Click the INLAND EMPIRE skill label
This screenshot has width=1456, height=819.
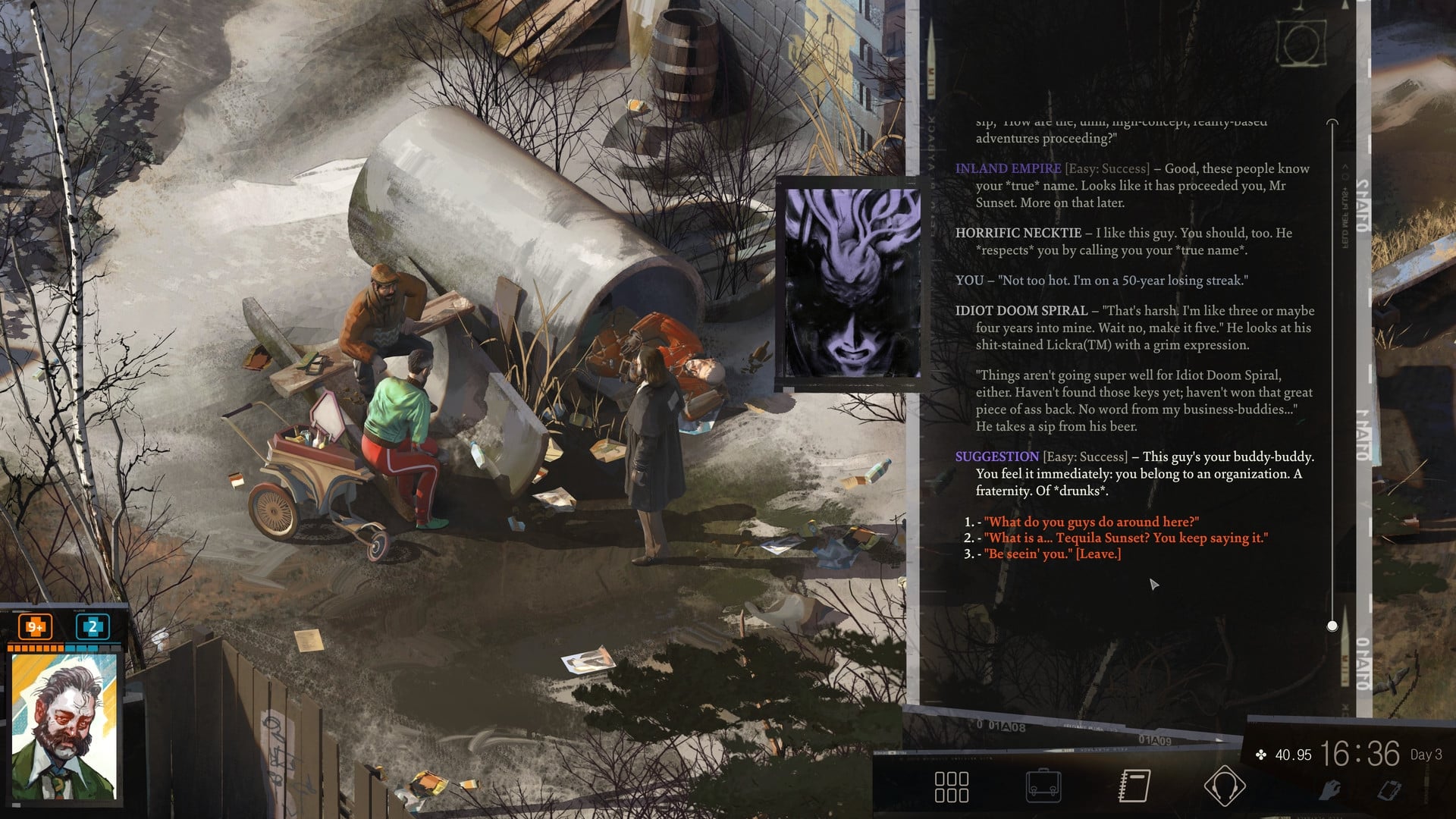click(1007, 168)
